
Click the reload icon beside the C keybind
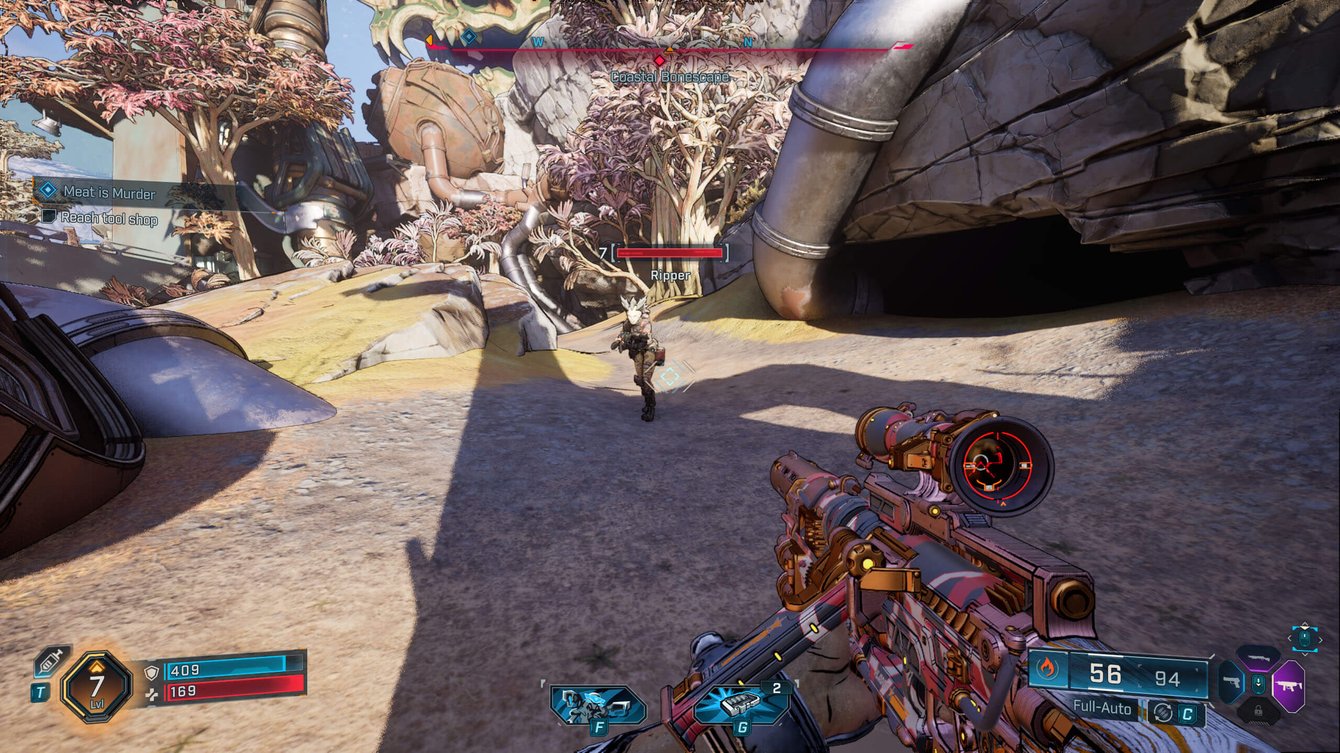[x=1163, y=712]
